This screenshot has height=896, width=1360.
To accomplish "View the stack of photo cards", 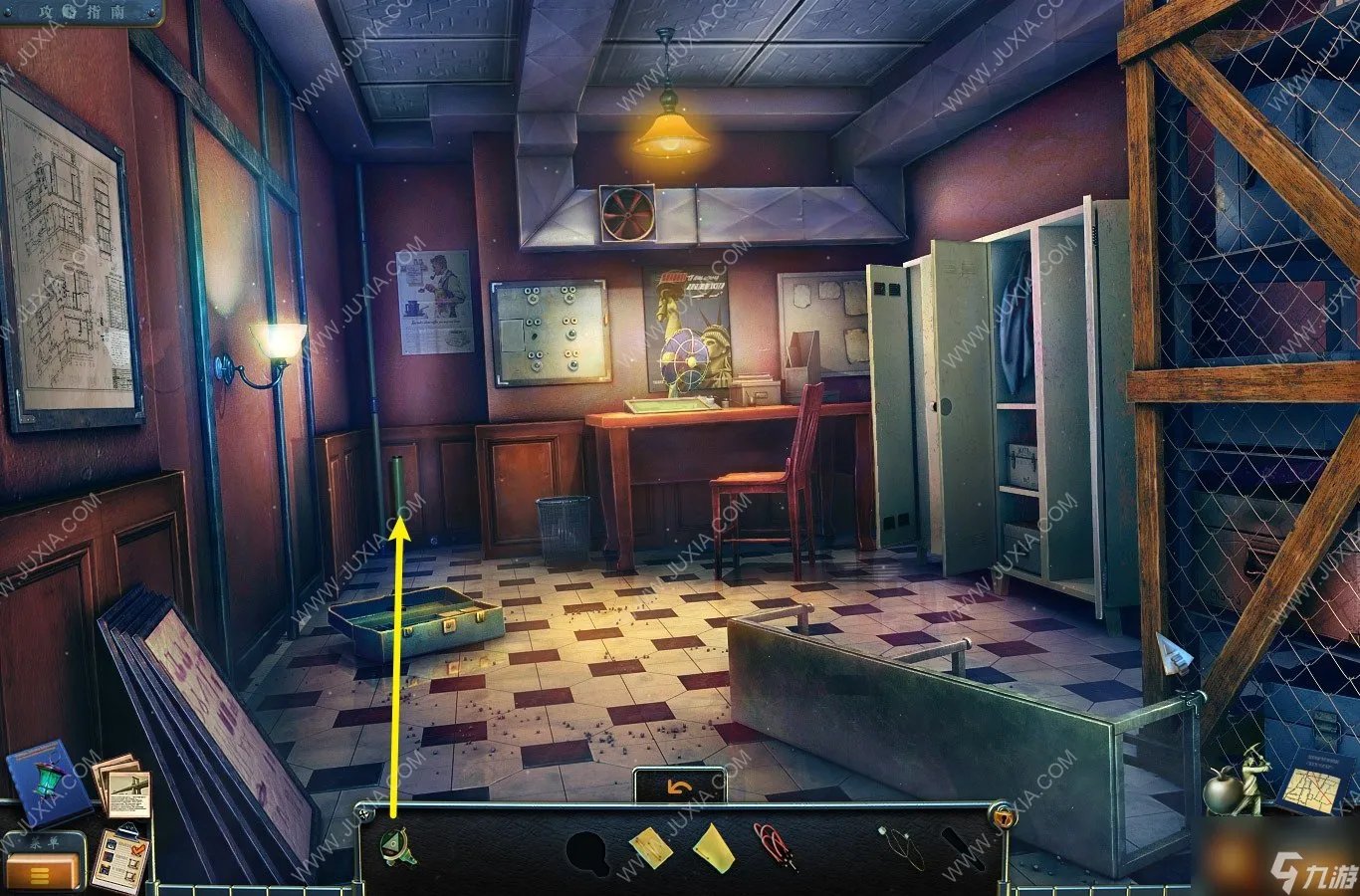I will coord(122,786).
